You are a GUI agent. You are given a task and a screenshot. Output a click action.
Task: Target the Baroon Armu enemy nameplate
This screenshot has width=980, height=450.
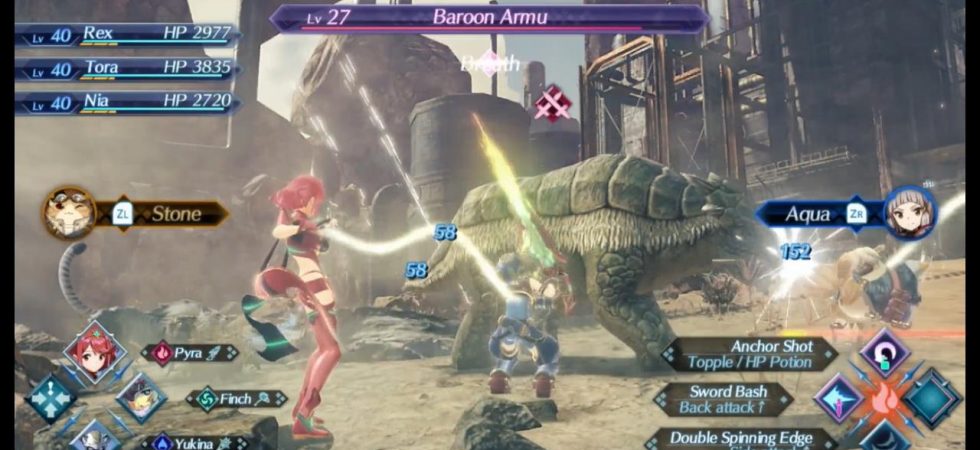point(489,17)
